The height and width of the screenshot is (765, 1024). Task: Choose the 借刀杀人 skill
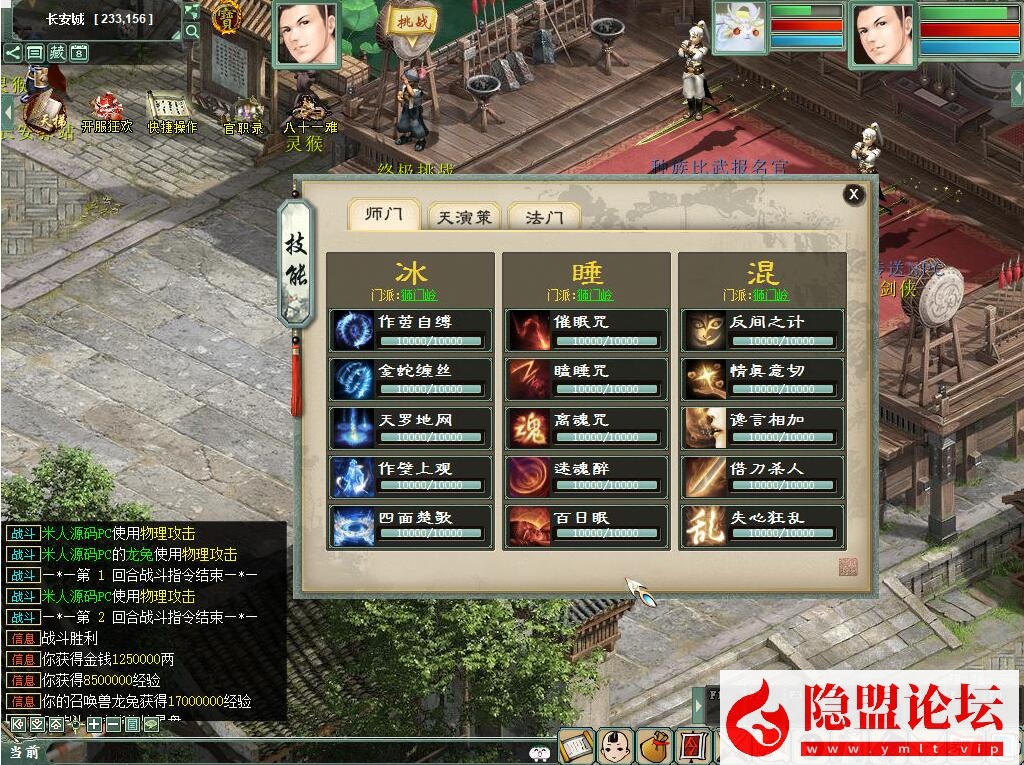tap(762, 476)
